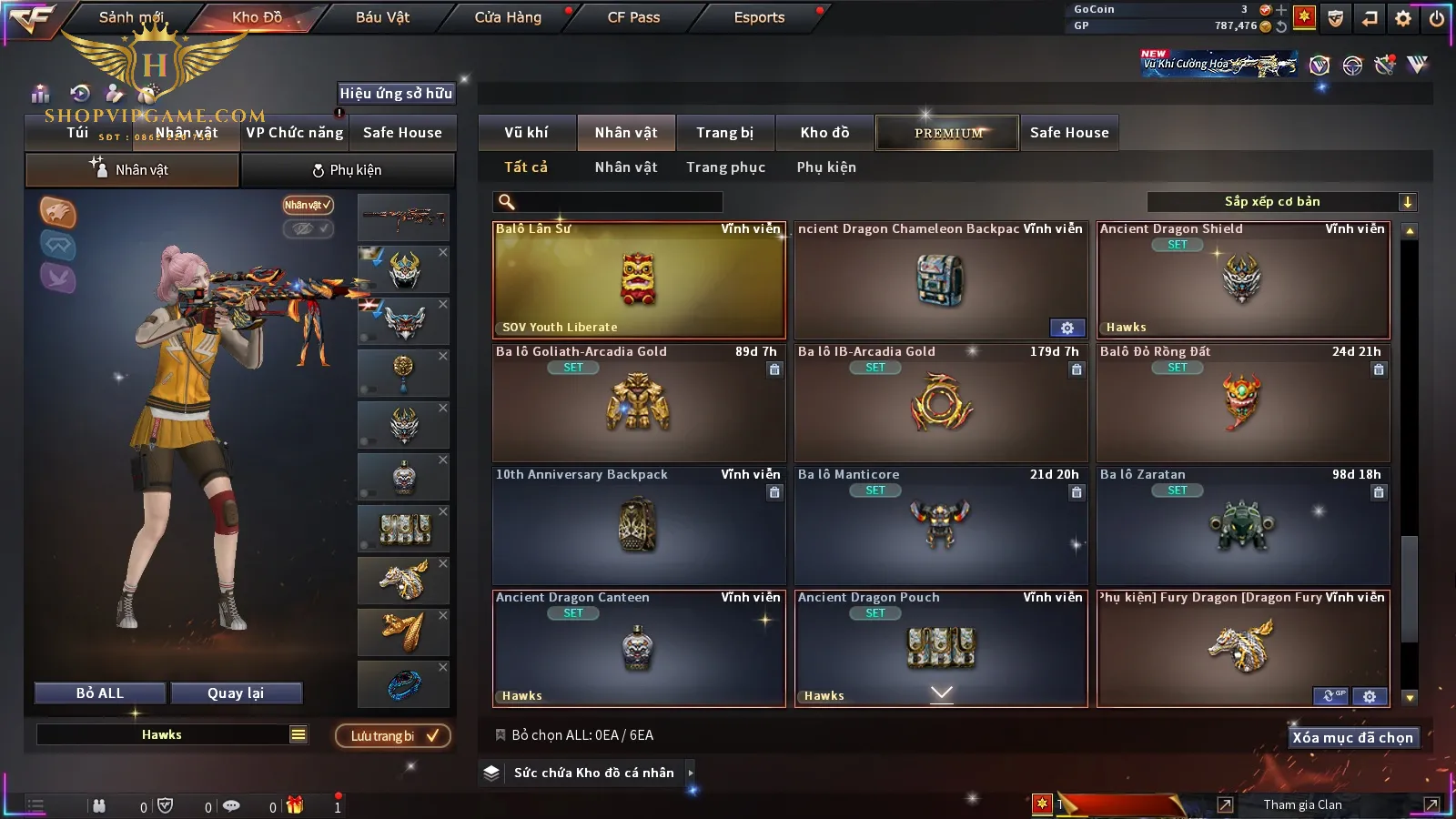Click Xóa mục đã chọn button
Screen dimensions: 1456x819
click(1352, 738)
